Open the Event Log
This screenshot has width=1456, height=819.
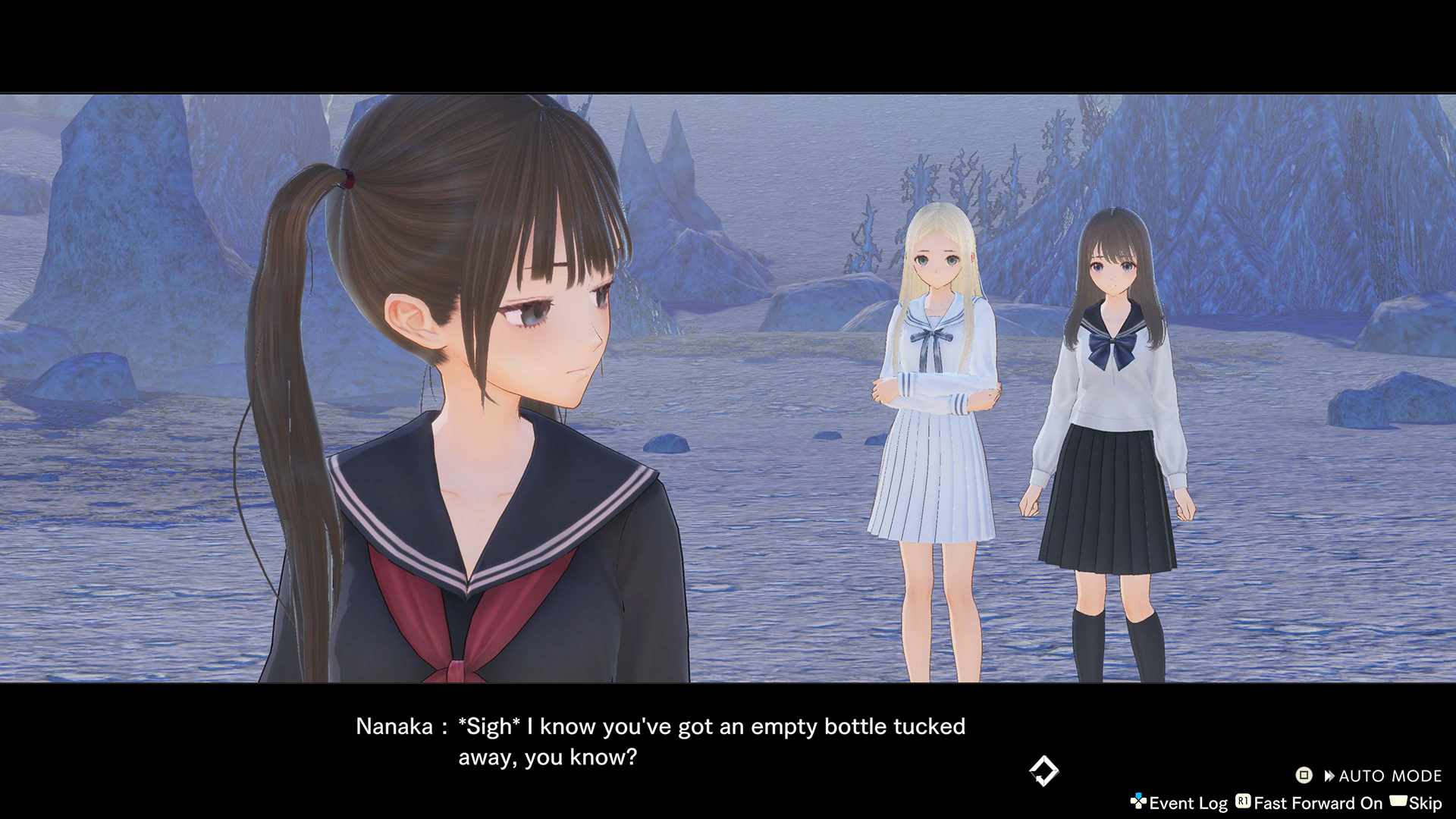[1179, 803]
